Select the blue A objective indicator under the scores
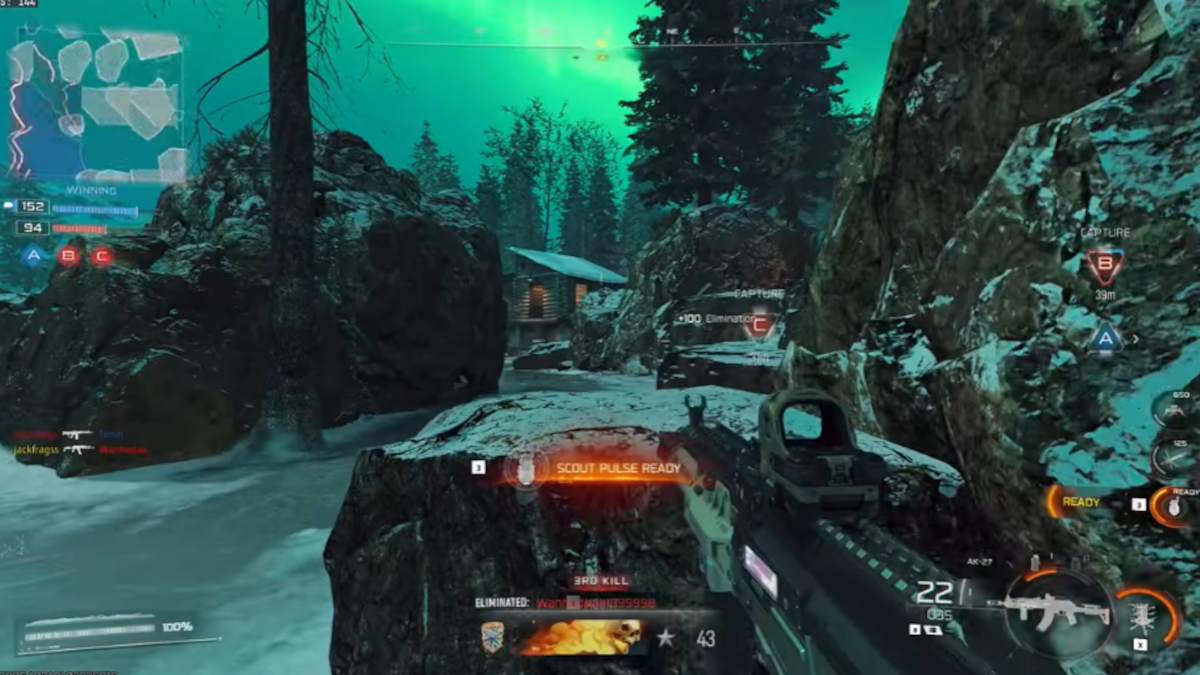This screenshot has height=675, width=1200. tap(34, 256)
